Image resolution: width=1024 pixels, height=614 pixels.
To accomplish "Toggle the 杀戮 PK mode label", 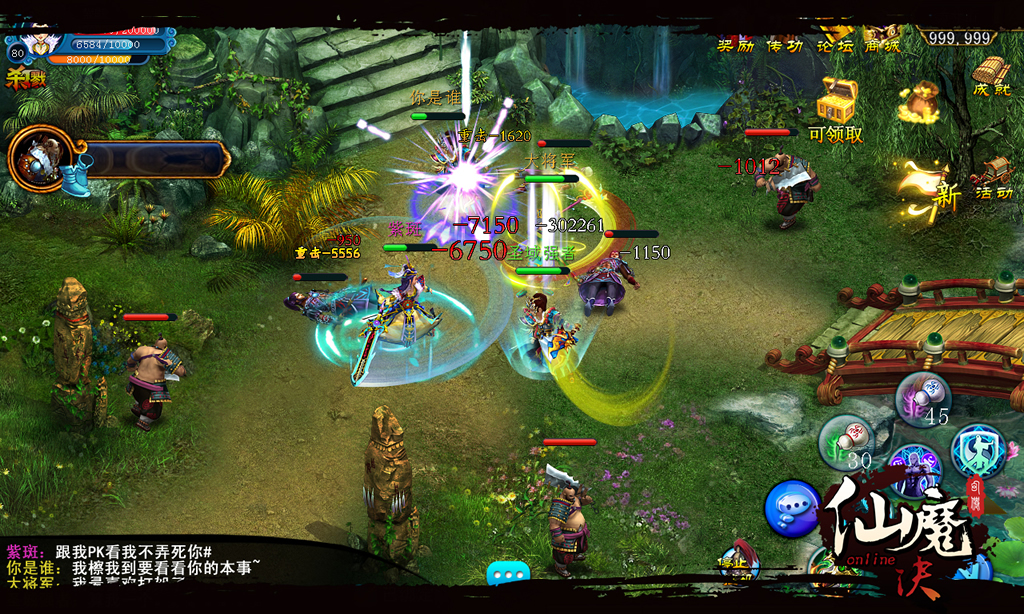I will pyautogui.click(x=26, y=79).
